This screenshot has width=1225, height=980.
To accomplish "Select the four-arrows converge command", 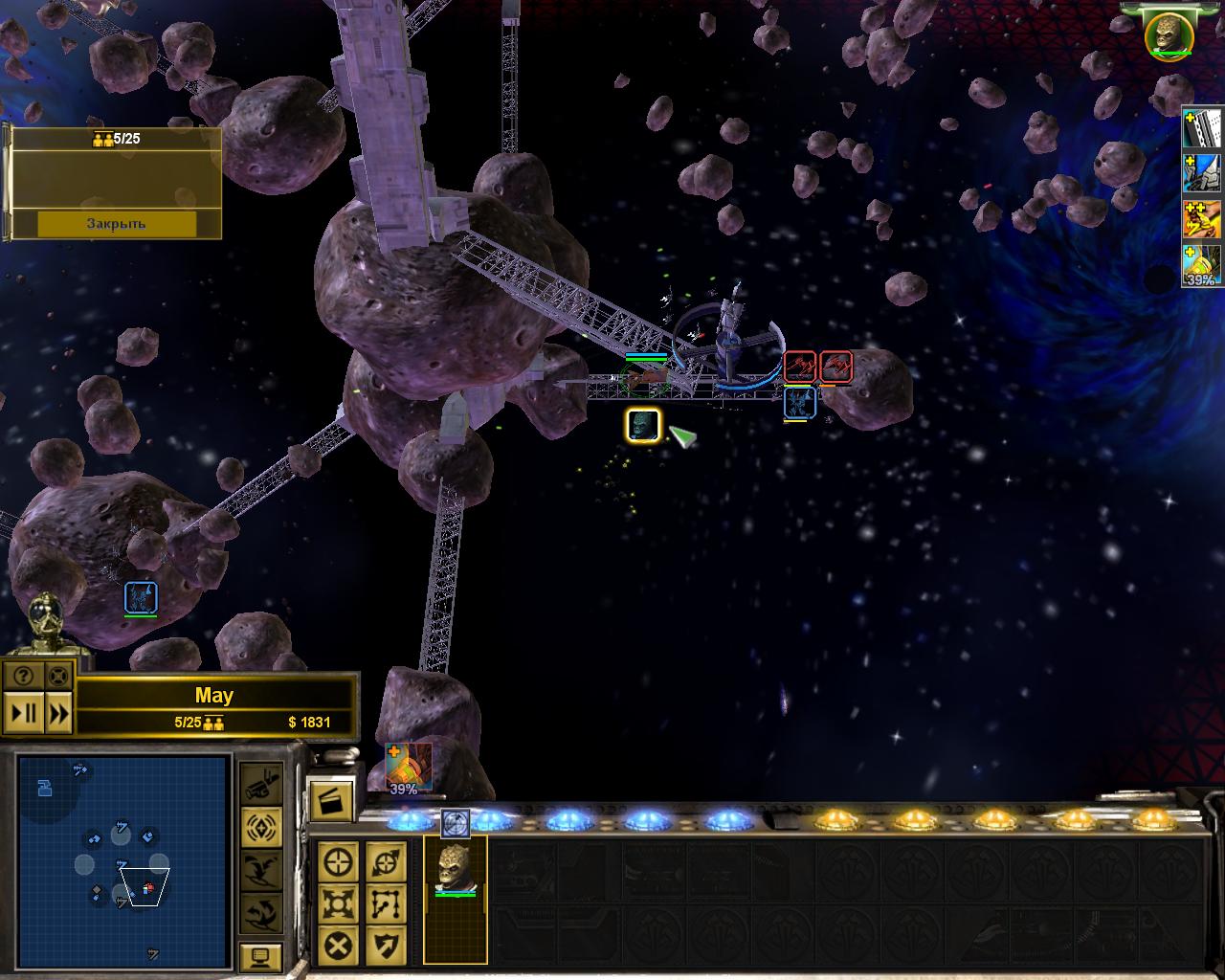I will 339,903.
